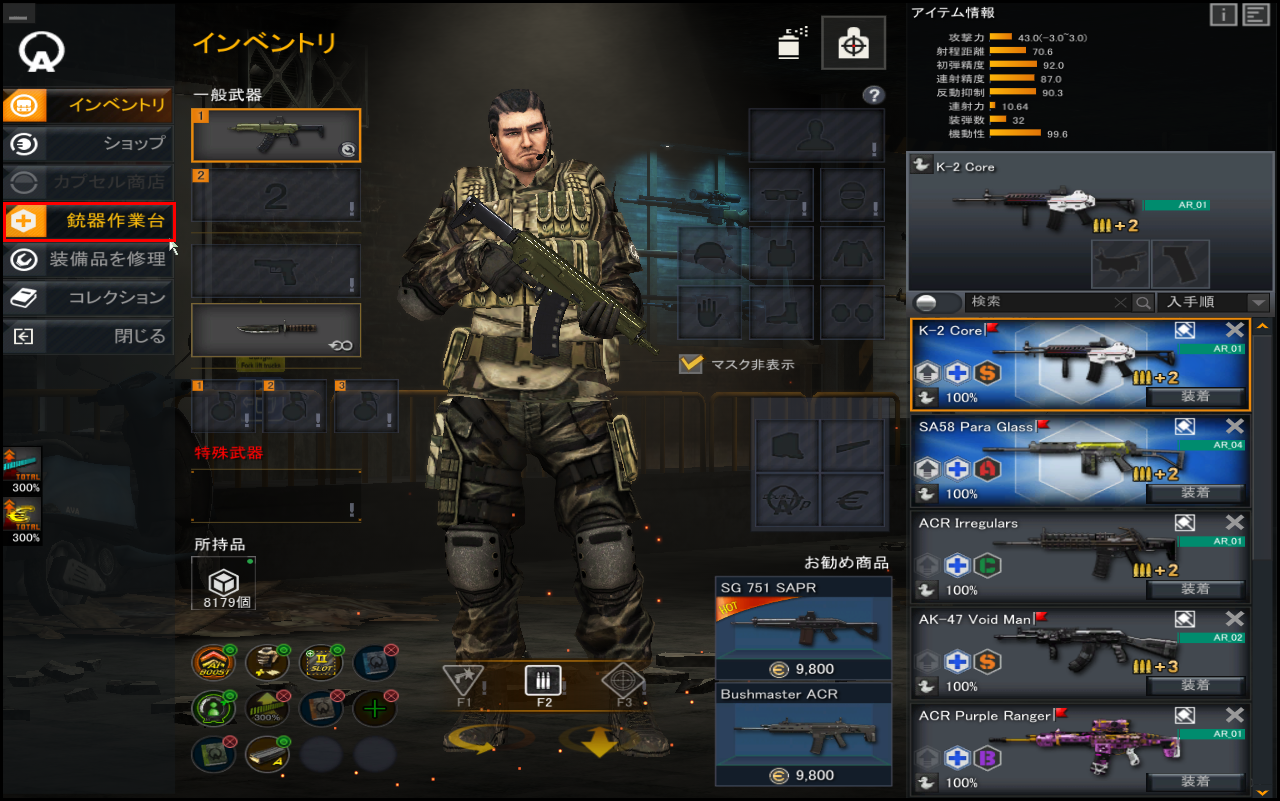The height and width of the screenshot is (801, 1280).
Task: Open the 銃器作業台 weapon workbench
Action: [88, 221]
